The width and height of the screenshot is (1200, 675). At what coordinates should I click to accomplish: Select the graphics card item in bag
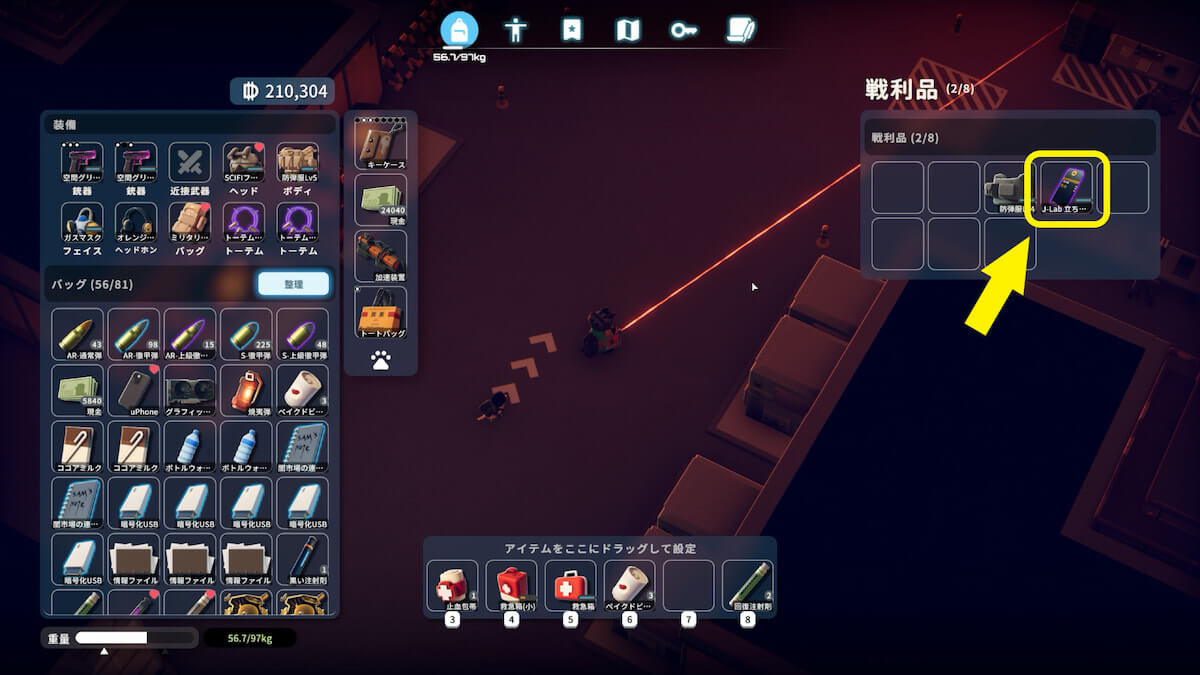pos(190,391)
